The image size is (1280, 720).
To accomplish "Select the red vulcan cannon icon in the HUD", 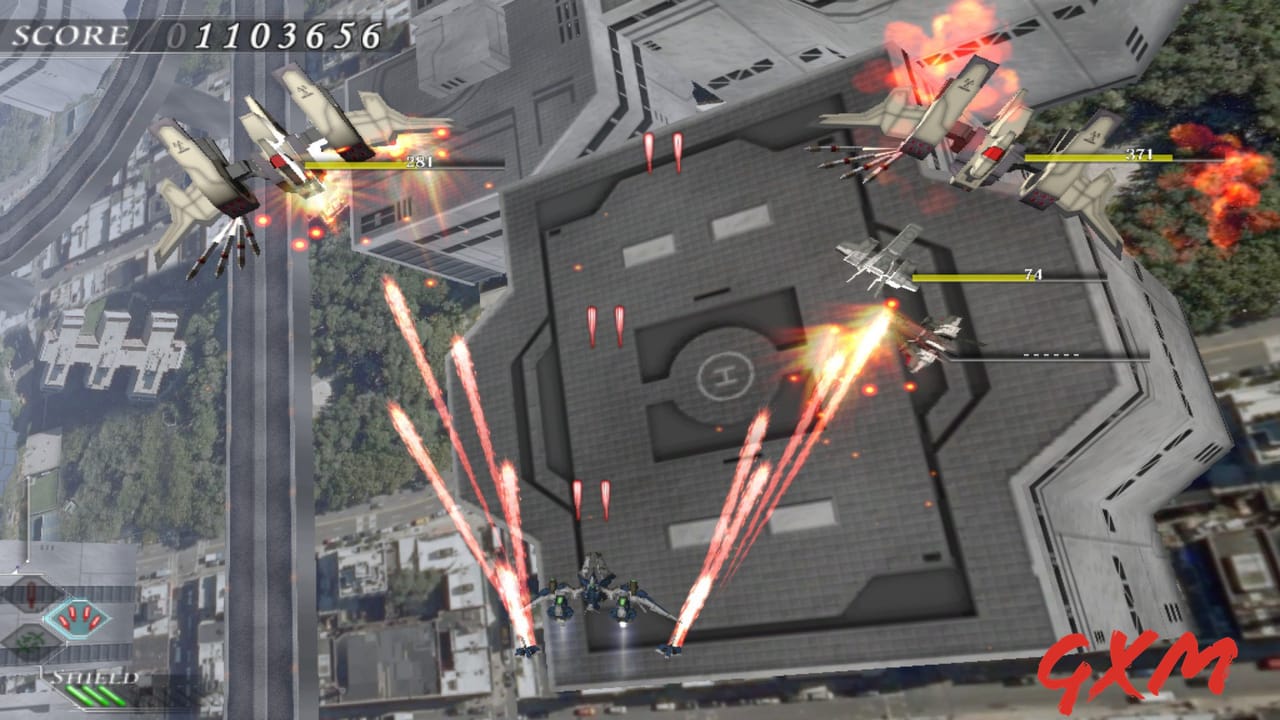I will (32, 592).
